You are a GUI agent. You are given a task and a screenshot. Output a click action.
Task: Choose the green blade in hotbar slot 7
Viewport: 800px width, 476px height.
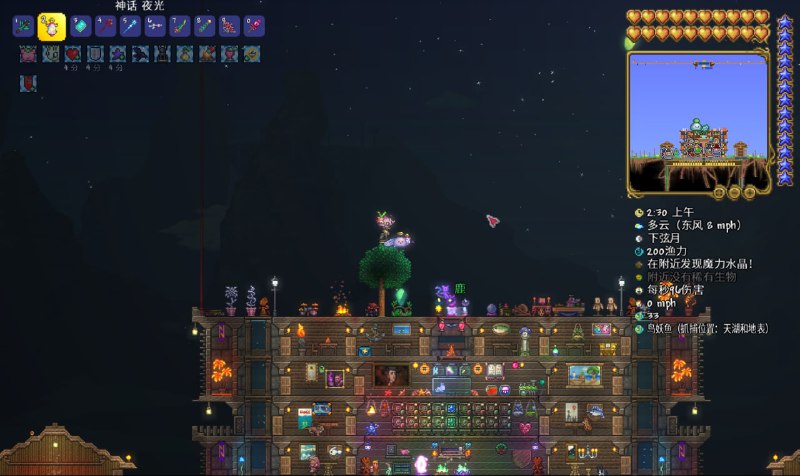180,27
